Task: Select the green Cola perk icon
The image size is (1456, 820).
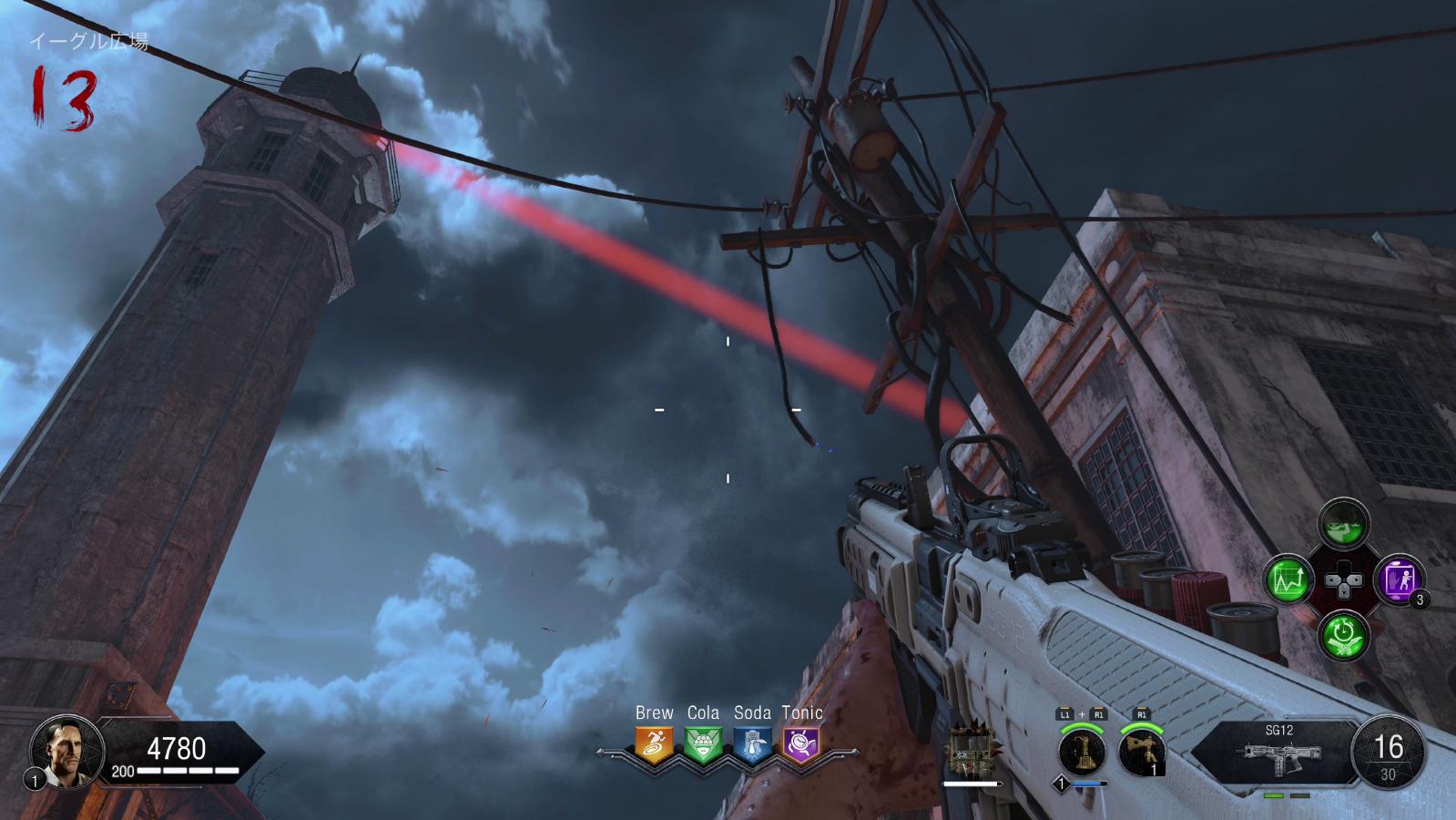Action: [703, 744]
